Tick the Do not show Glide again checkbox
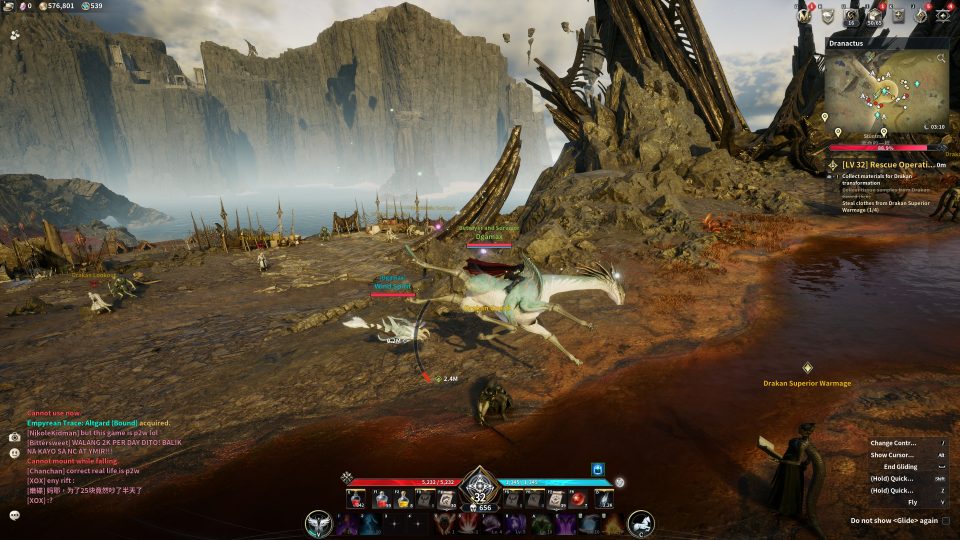Image resolution: width=960 pixels, height=540 pixels. click(x=945, y=521)
